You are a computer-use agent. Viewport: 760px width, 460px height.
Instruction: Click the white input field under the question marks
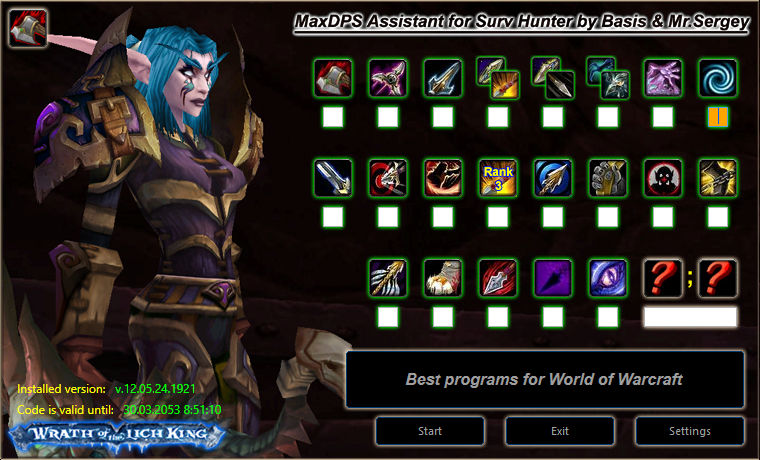pyautogui.click(x=690, y=317)
